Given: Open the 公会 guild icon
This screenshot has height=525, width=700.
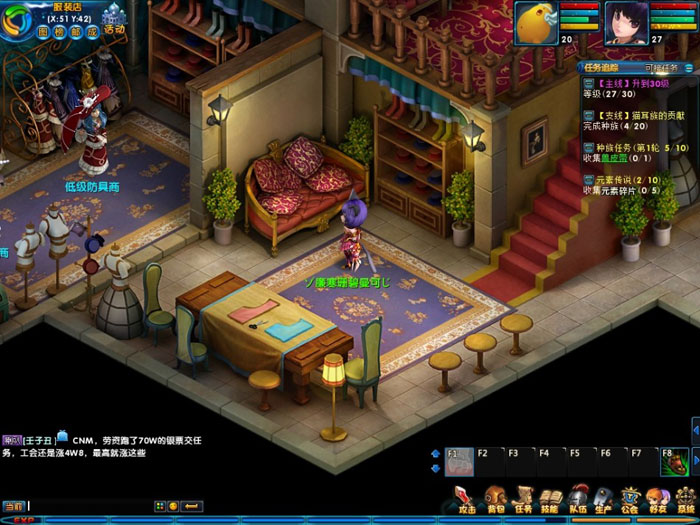Looking at the screenshot, I should (630, 498).
